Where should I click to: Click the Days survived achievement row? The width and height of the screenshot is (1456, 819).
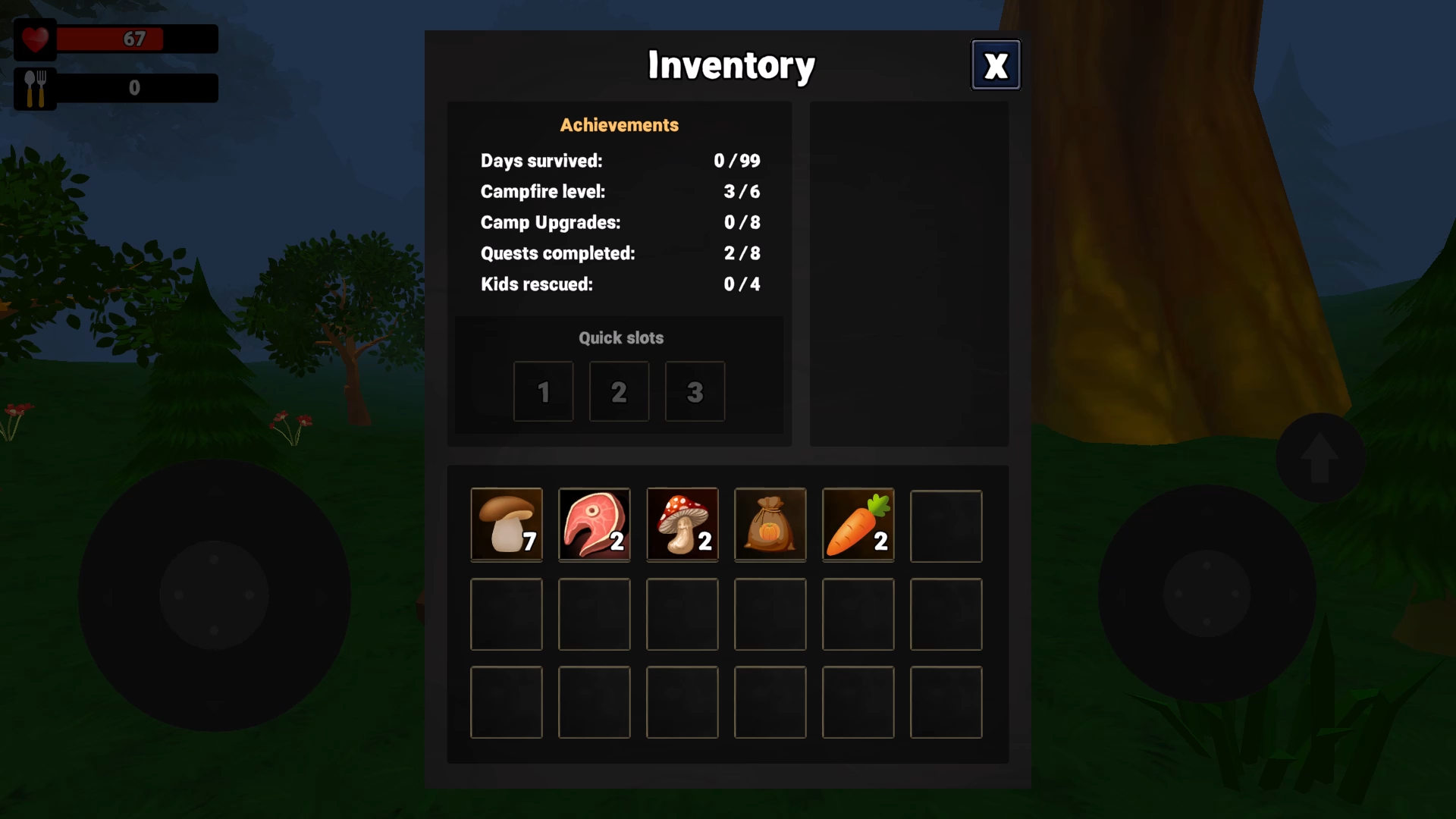pos(620,161)
